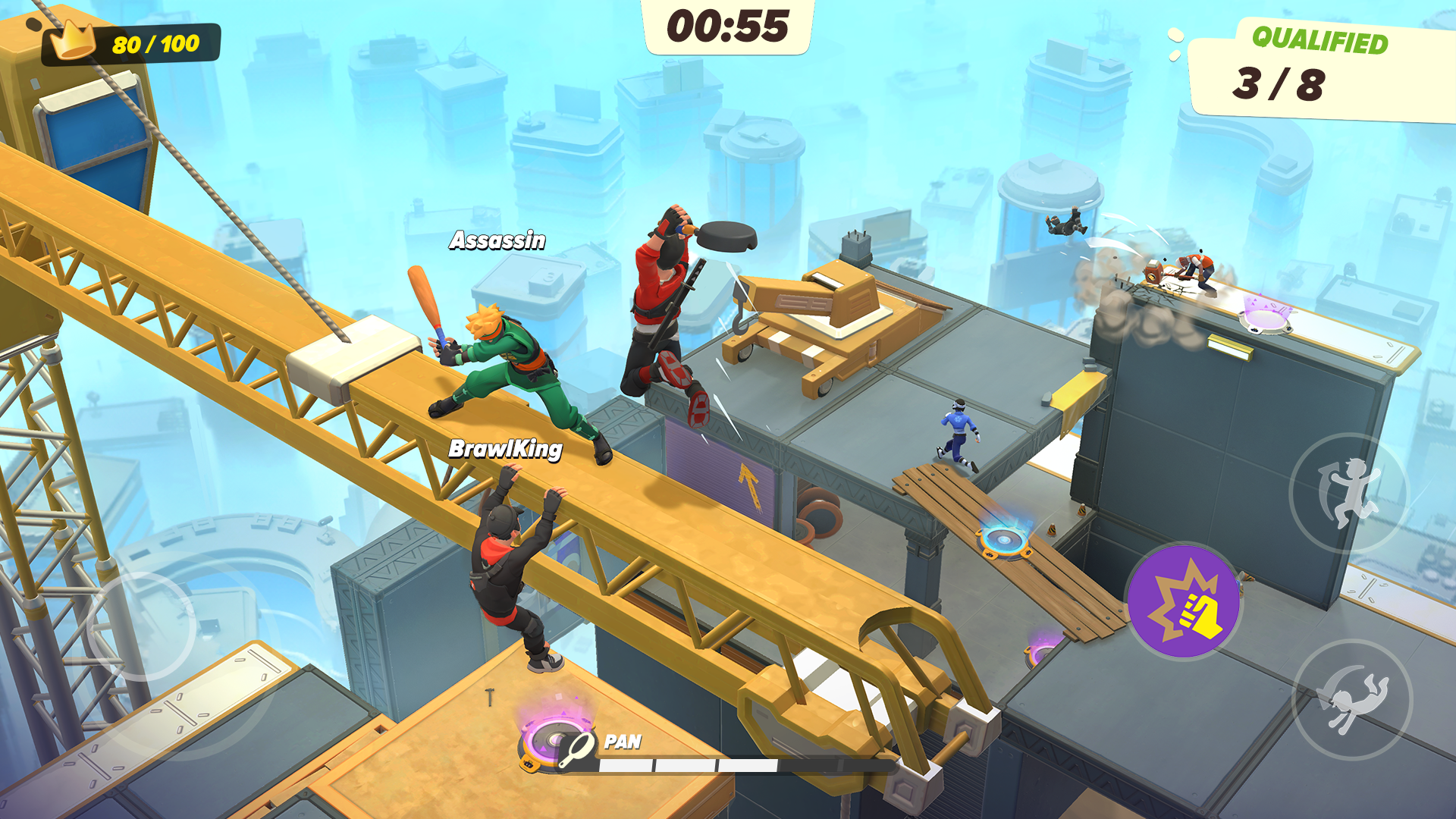Image resolution: width=1456 pixels, height=819 pixels.
Task: Tap the player nametag Assassin
Action: point(497,241)
